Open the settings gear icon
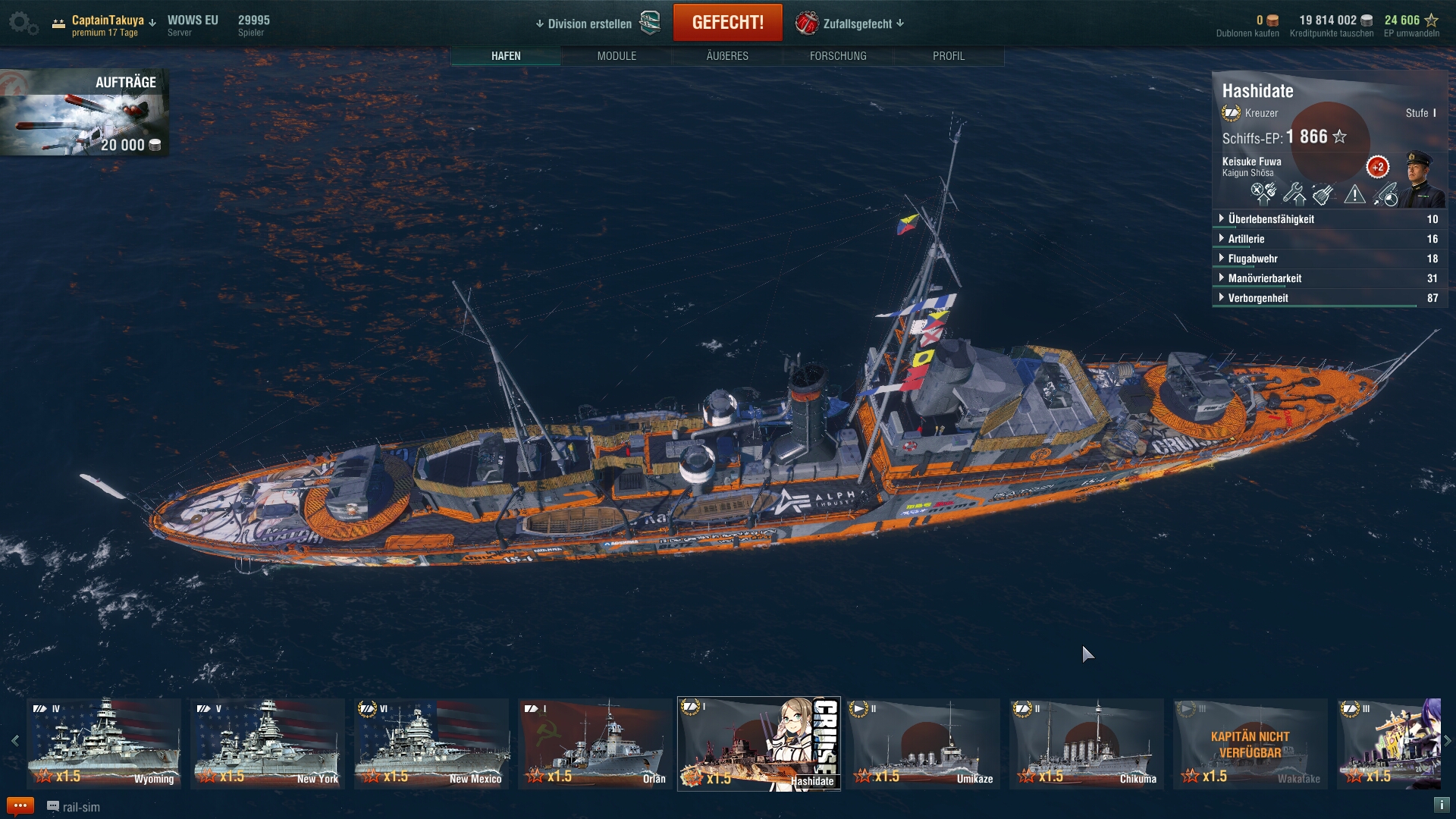 pos(22,23)
